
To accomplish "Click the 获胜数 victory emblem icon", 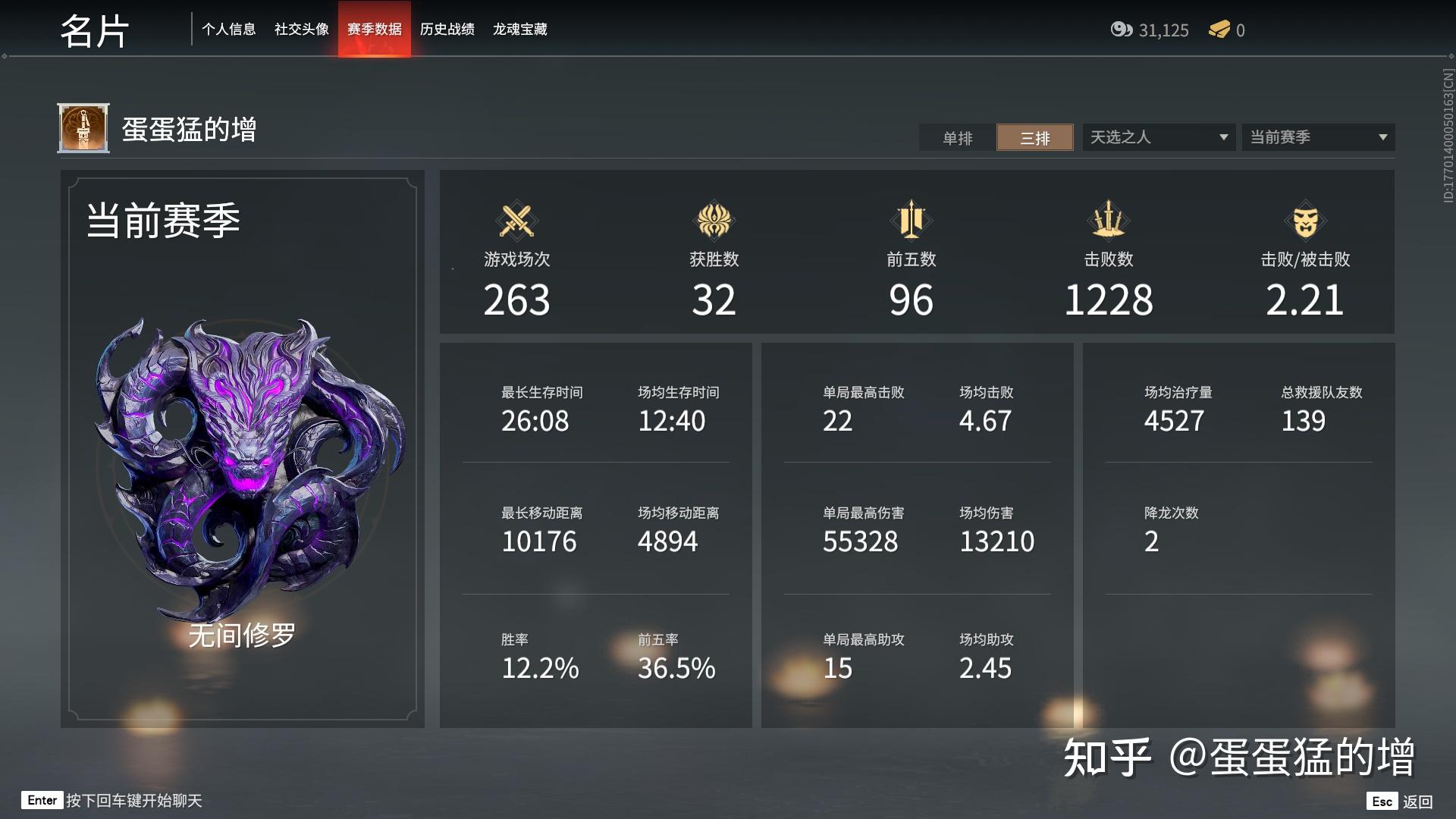I will coord(714,222).
